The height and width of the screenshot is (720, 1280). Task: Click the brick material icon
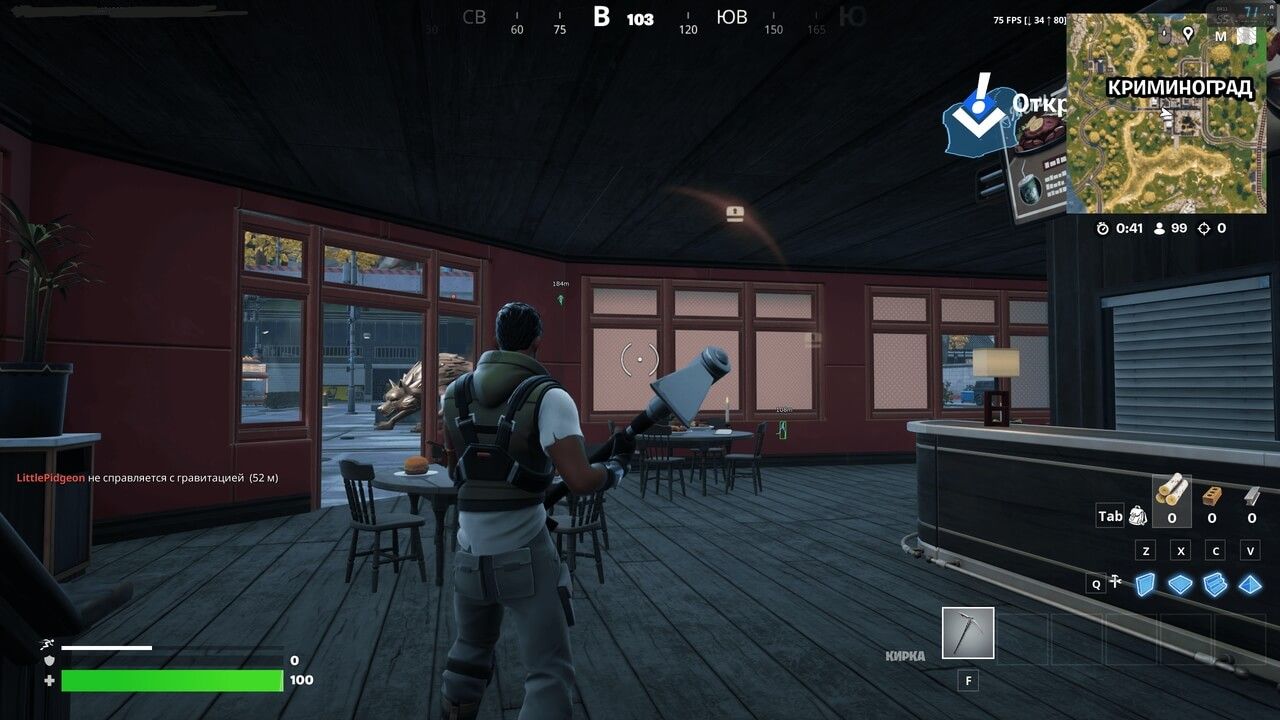pos(1212,495)
